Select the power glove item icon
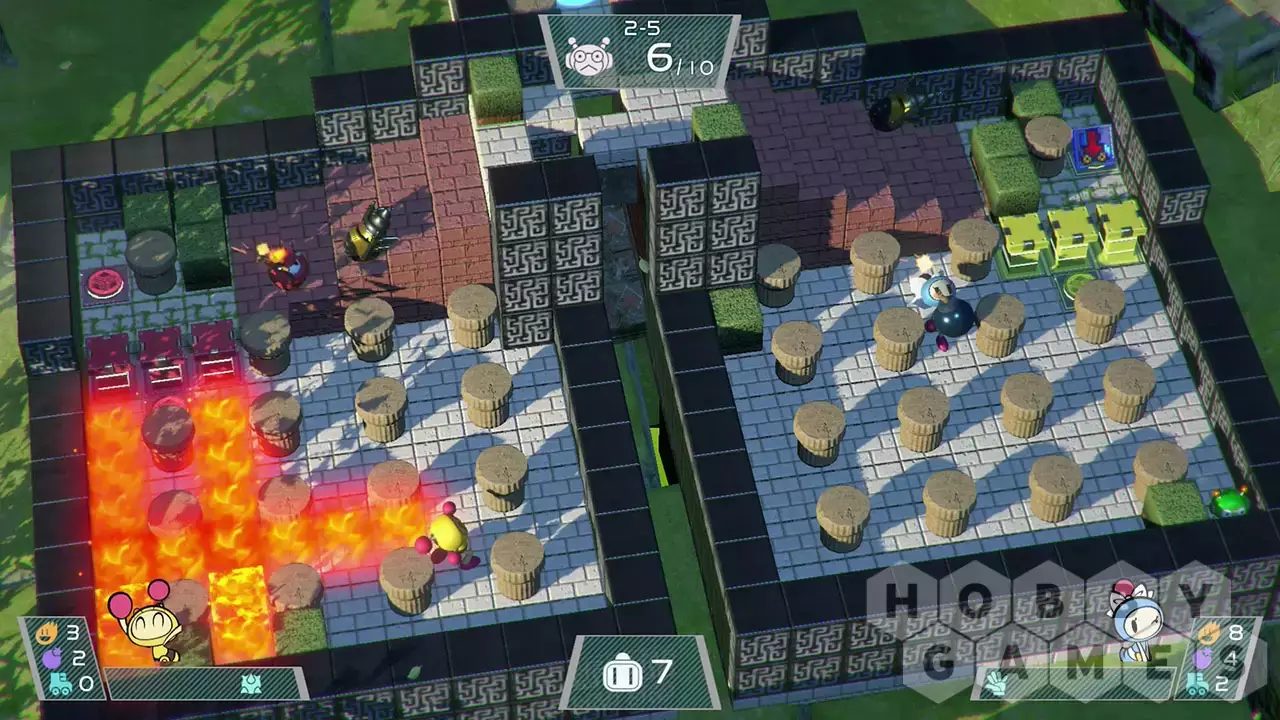 tap(998, 684)
